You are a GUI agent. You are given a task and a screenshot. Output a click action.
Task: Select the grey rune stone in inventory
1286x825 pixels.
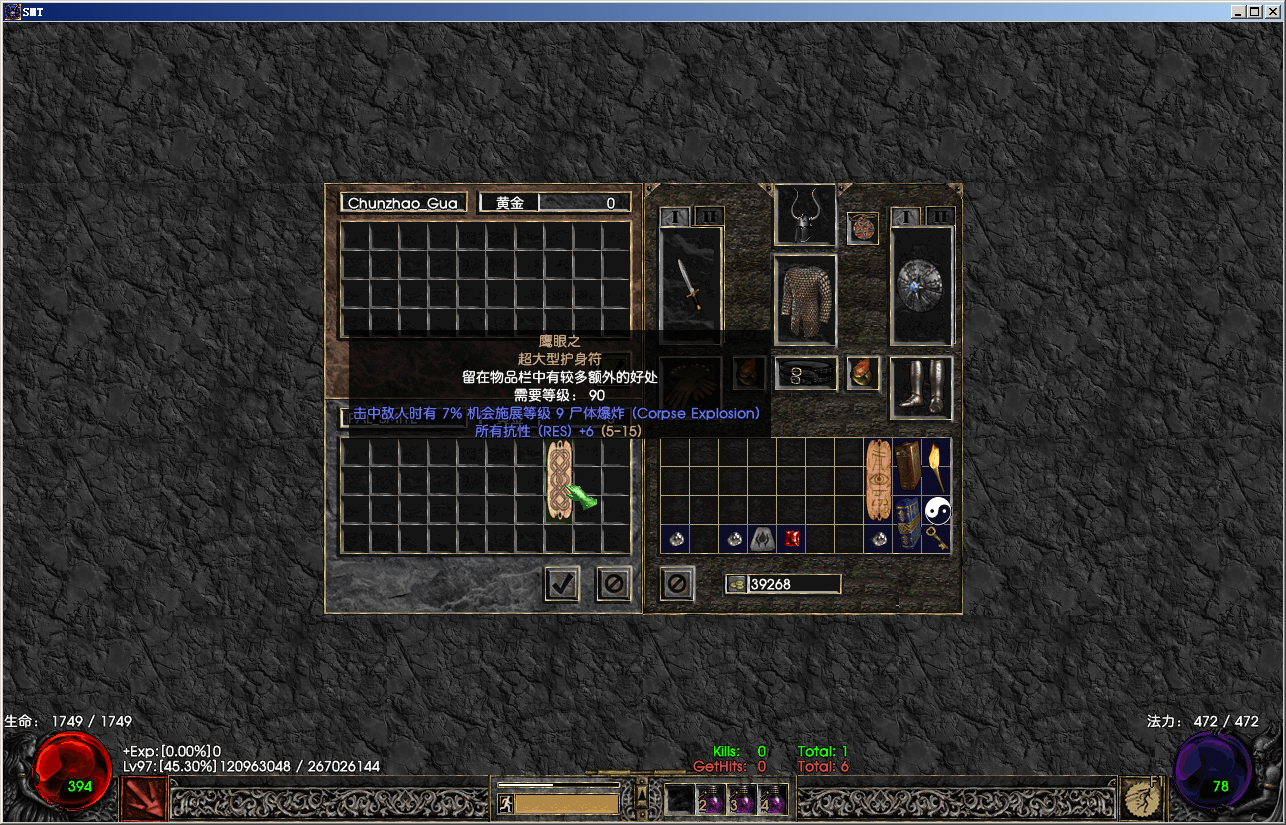point(763,540)
